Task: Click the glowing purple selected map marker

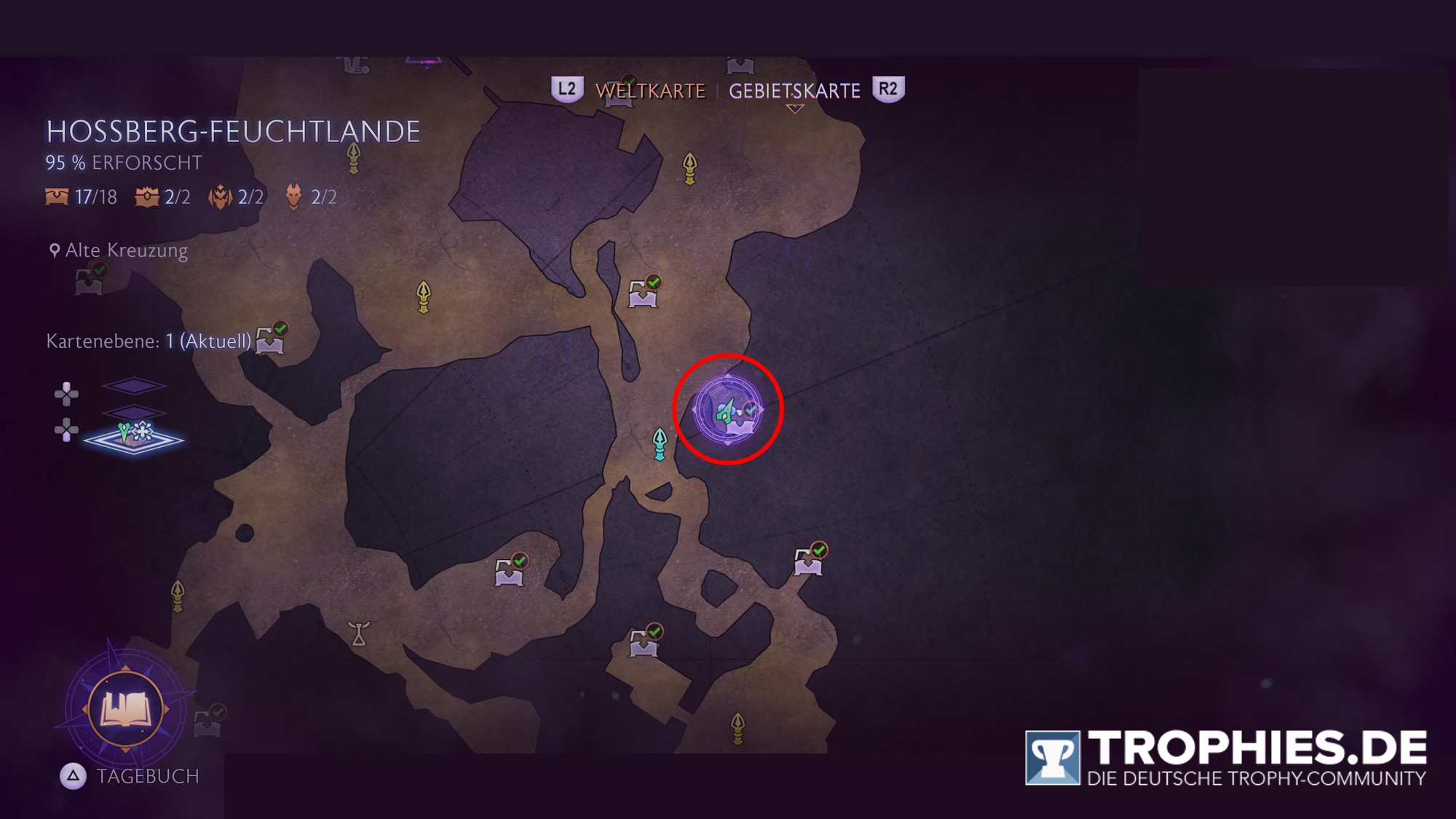Action: (728, 410)
